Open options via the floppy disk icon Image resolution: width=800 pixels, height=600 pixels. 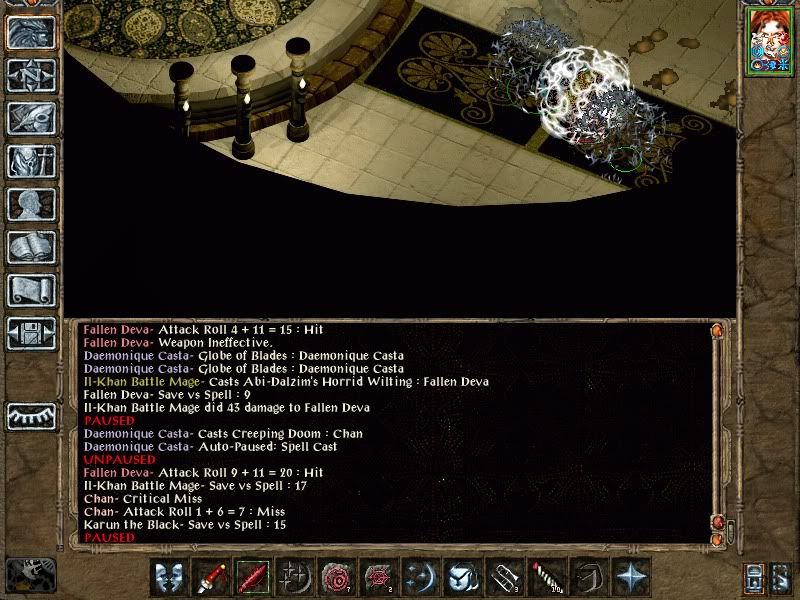31,332
